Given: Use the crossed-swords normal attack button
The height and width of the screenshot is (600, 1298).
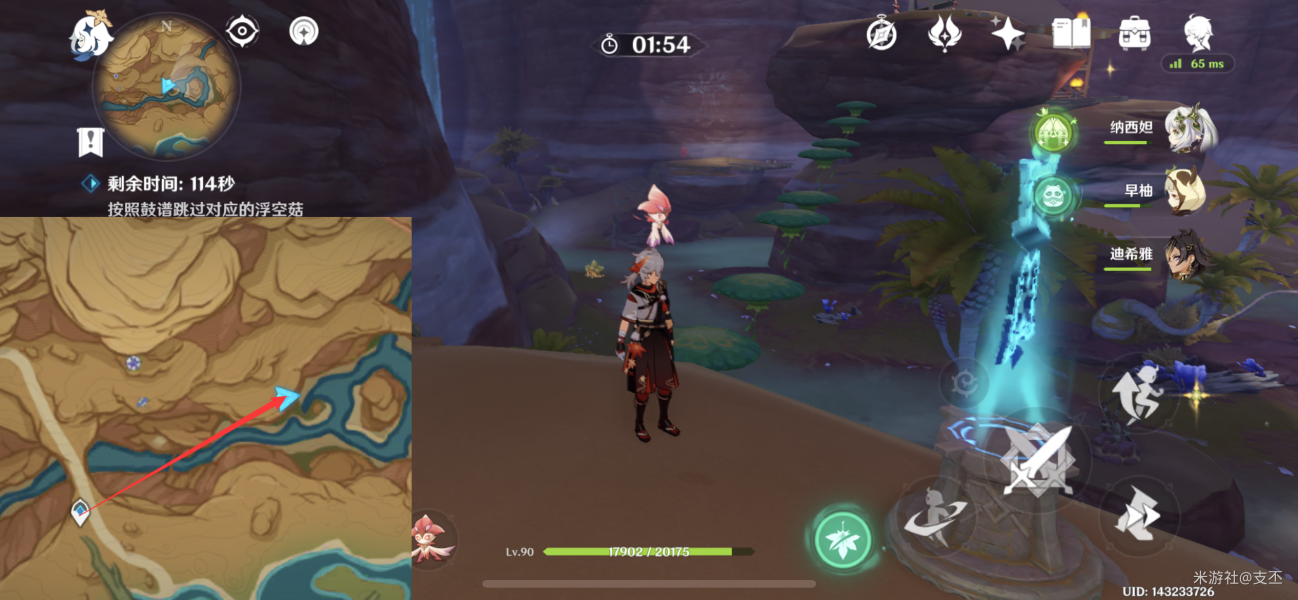Looking at the screenshot, I should coord(1037,461).
